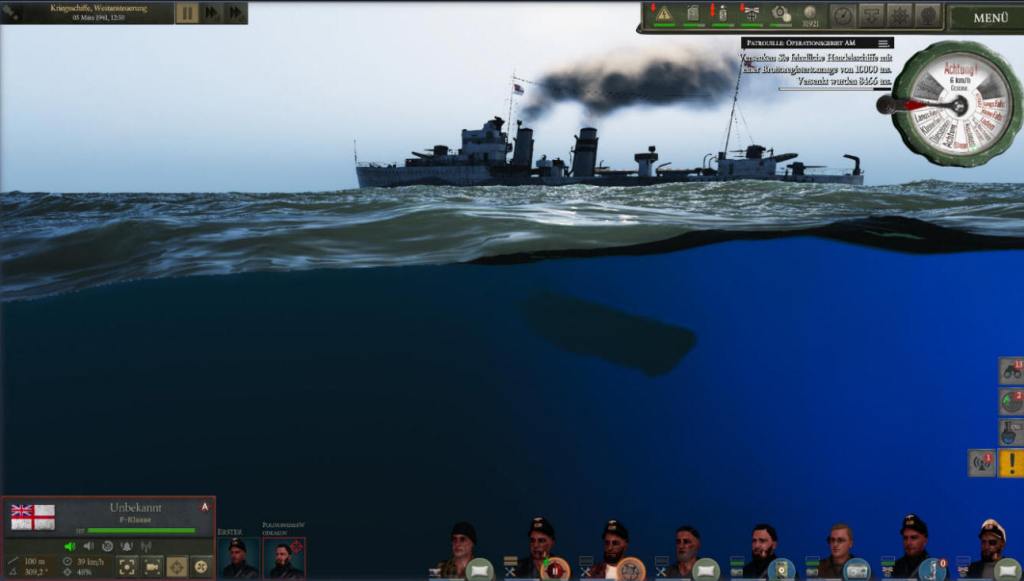1024x581 pixels.
Task: Open the warning triangle alert status
Action: pos(664,14)
